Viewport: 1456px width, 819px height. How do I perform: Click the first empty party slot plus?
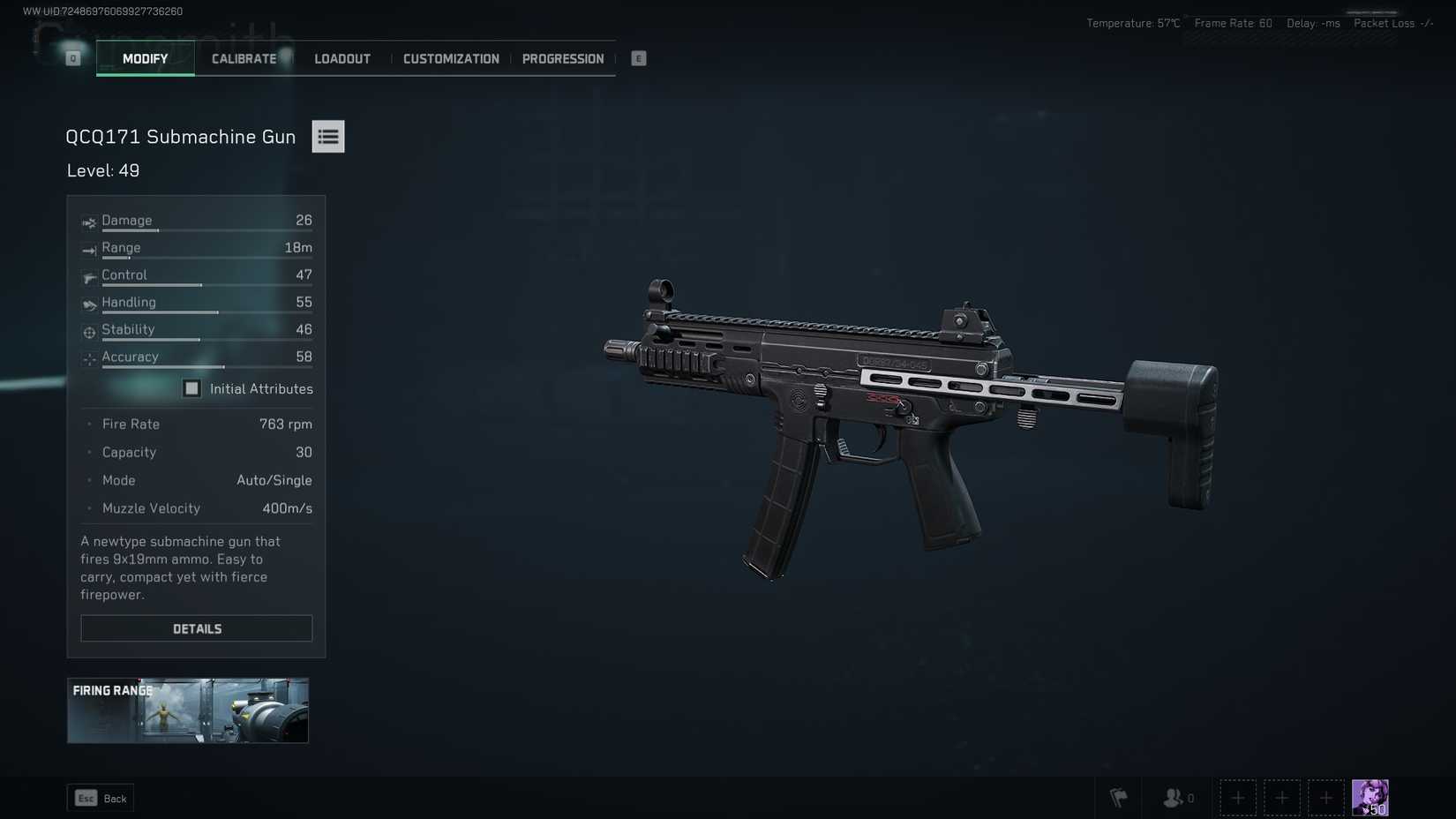(x=1238, y=797)
